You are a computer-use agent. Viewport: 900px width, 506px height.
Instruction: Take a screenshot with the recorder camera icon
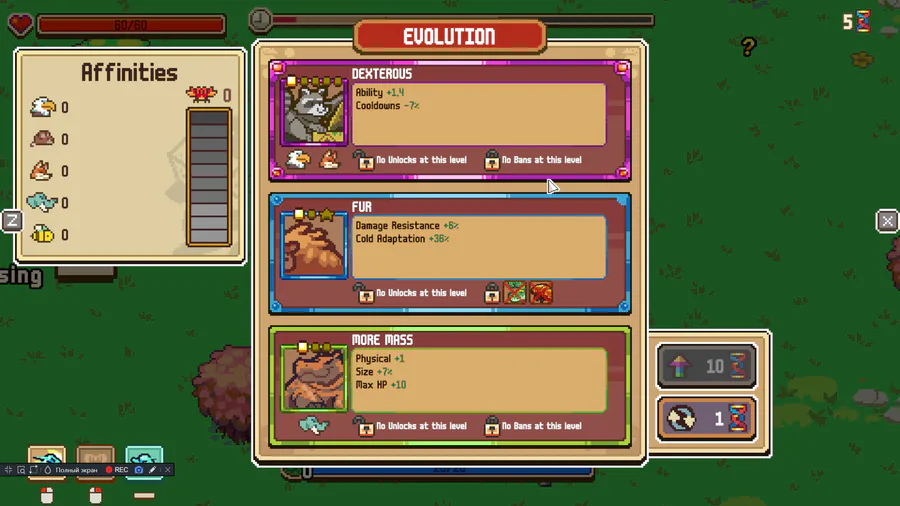click(x=139, y=470)
